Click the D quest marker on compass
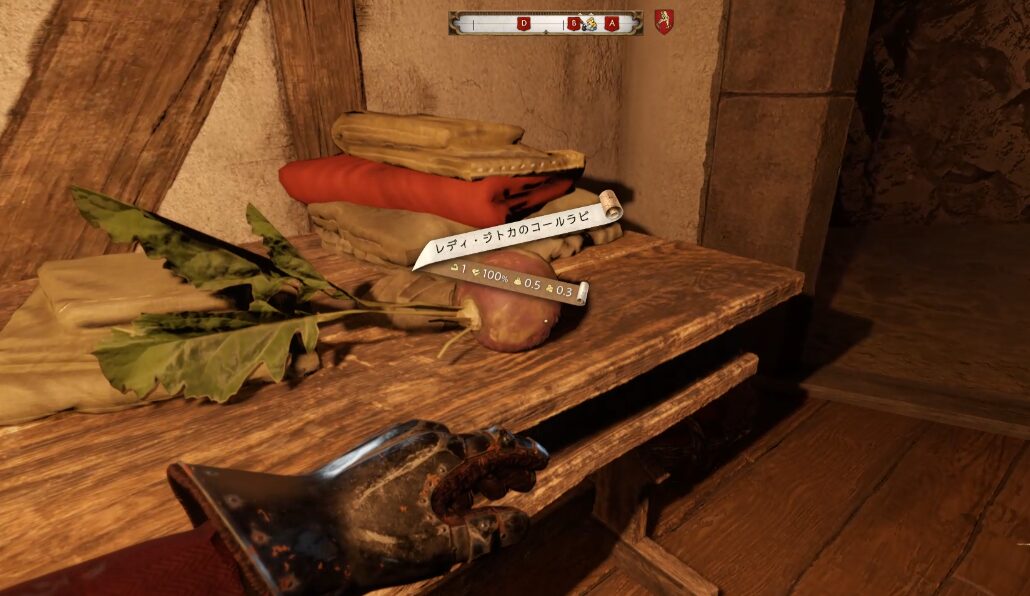This screenshot has height=596, width=1030. (524, 23)
